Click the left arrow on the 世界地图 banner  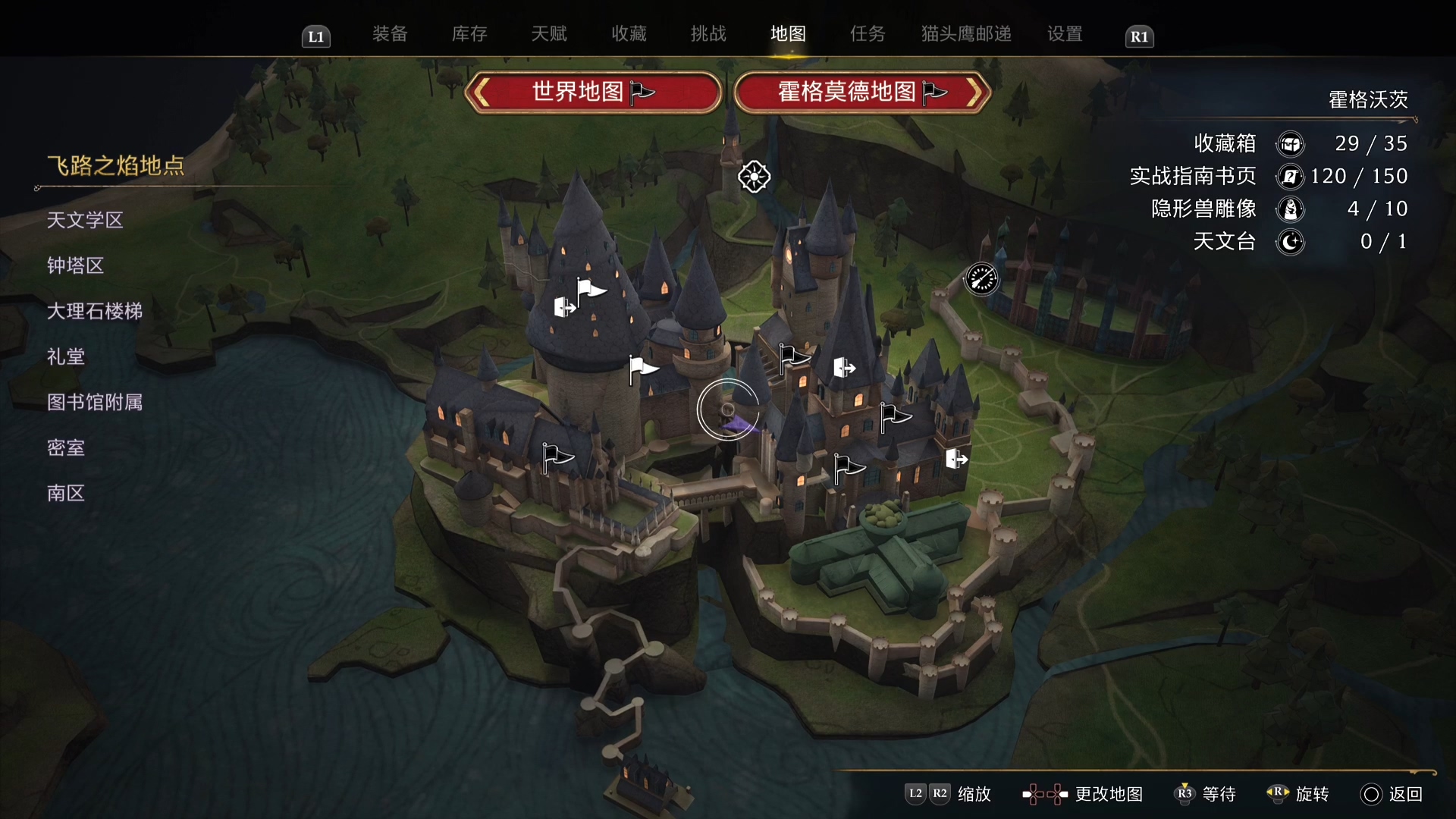click(483, 92)
